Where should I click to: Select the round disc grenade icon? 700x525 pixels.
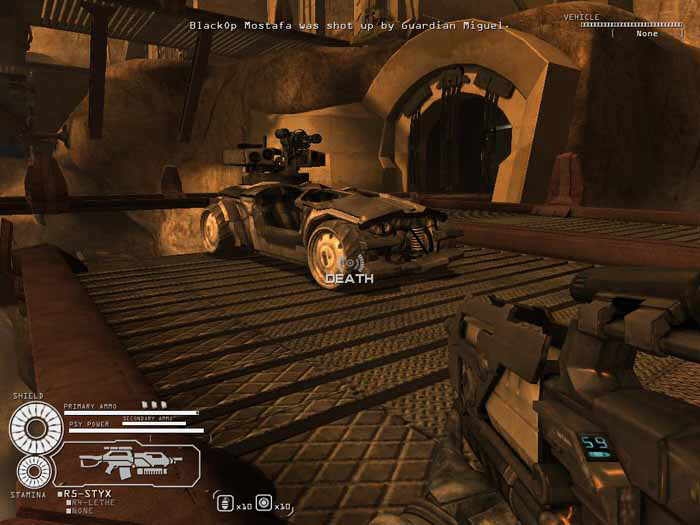click(x=263, y=502)
